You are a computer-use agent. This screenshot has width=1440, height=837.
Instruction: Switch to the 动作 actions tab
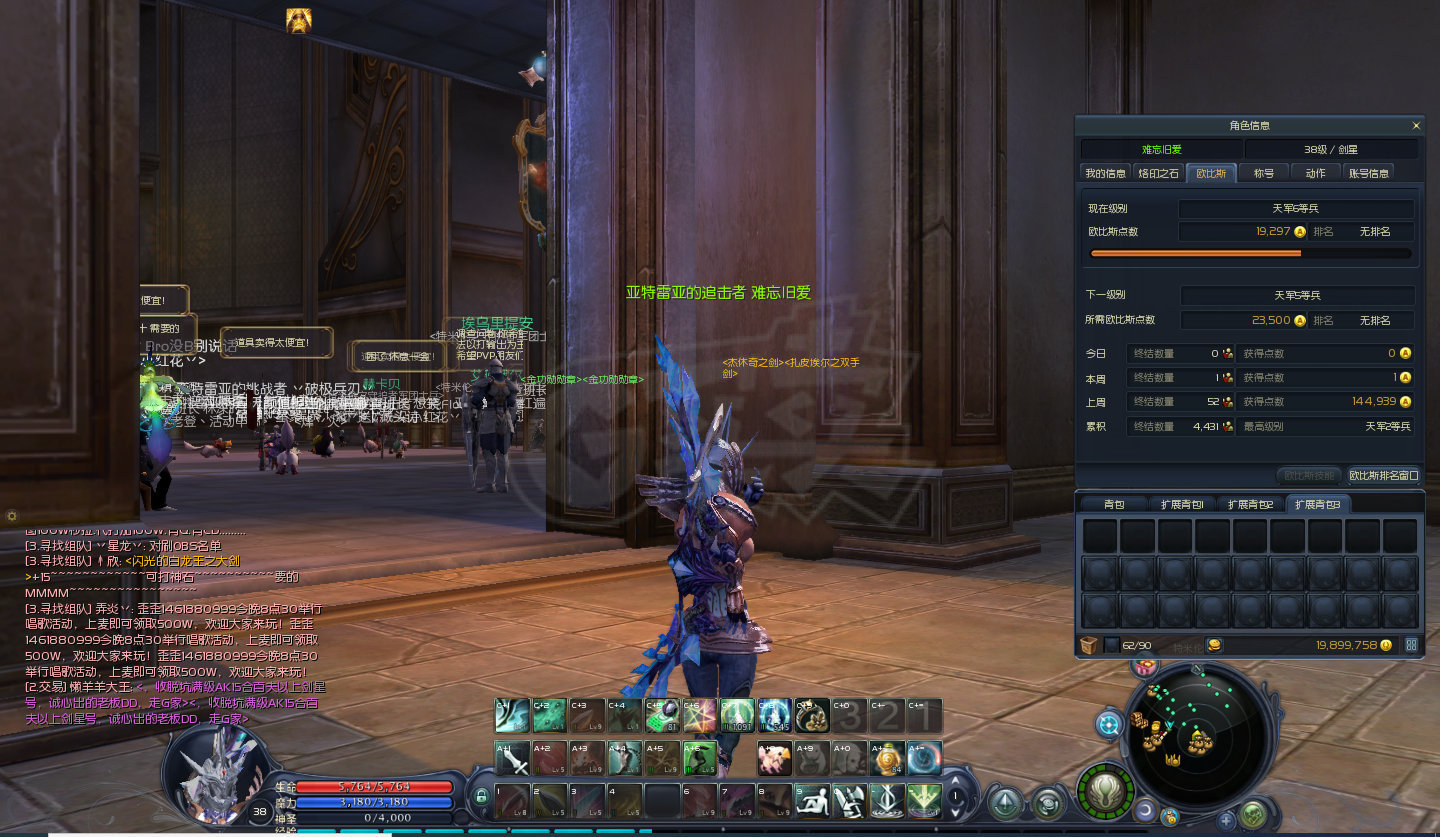click(x=1316, y=173)
